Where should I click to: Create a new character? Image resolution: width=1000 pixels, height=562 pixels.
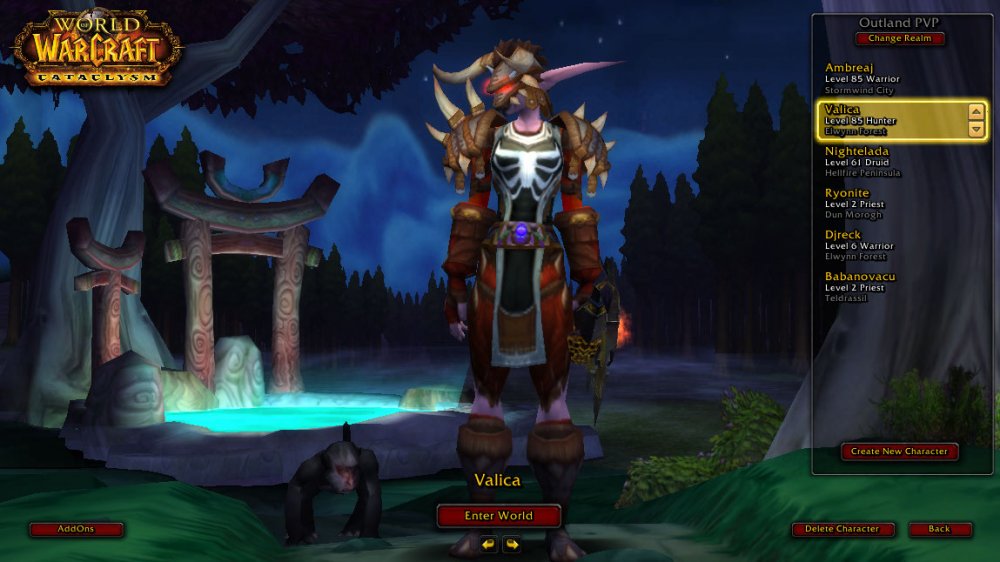coord(899,452)
